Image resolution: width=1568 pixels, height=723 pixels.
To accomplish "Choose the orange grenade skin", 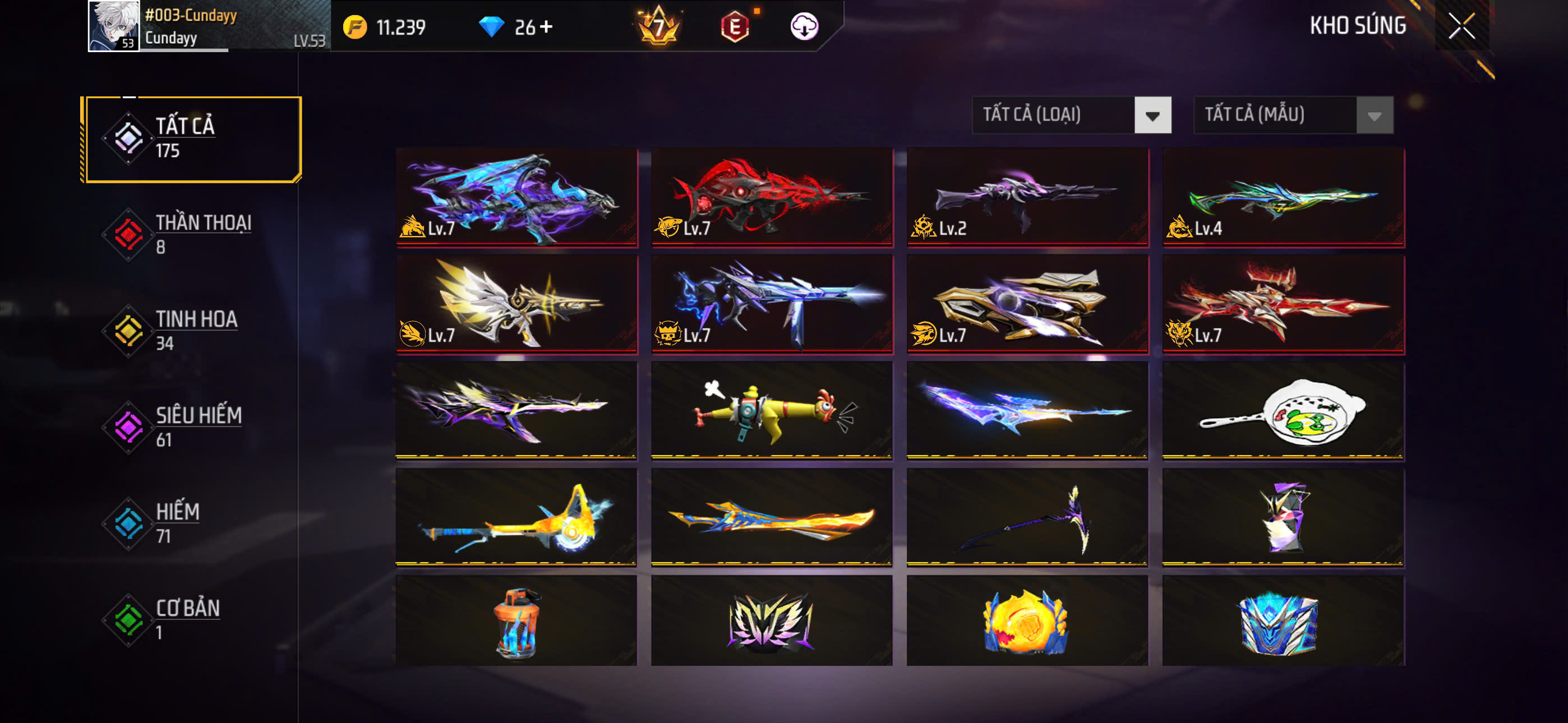I will pos(516,622).
